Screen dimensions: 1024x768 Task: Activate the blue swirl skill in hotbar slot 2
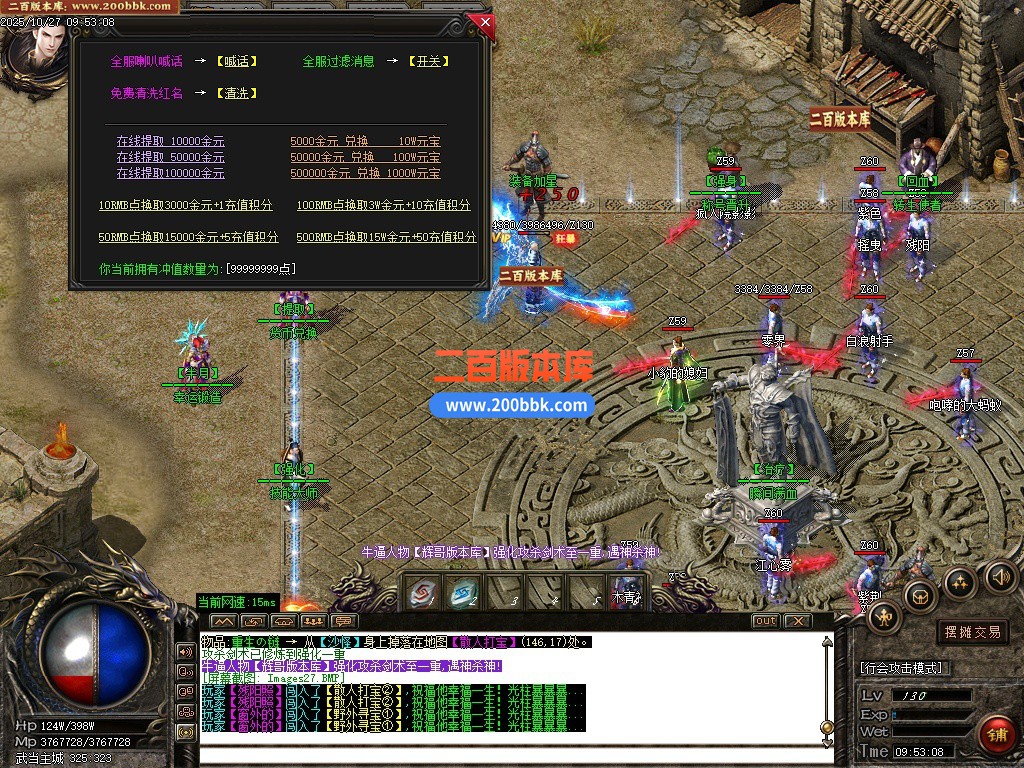click(462, 593)
